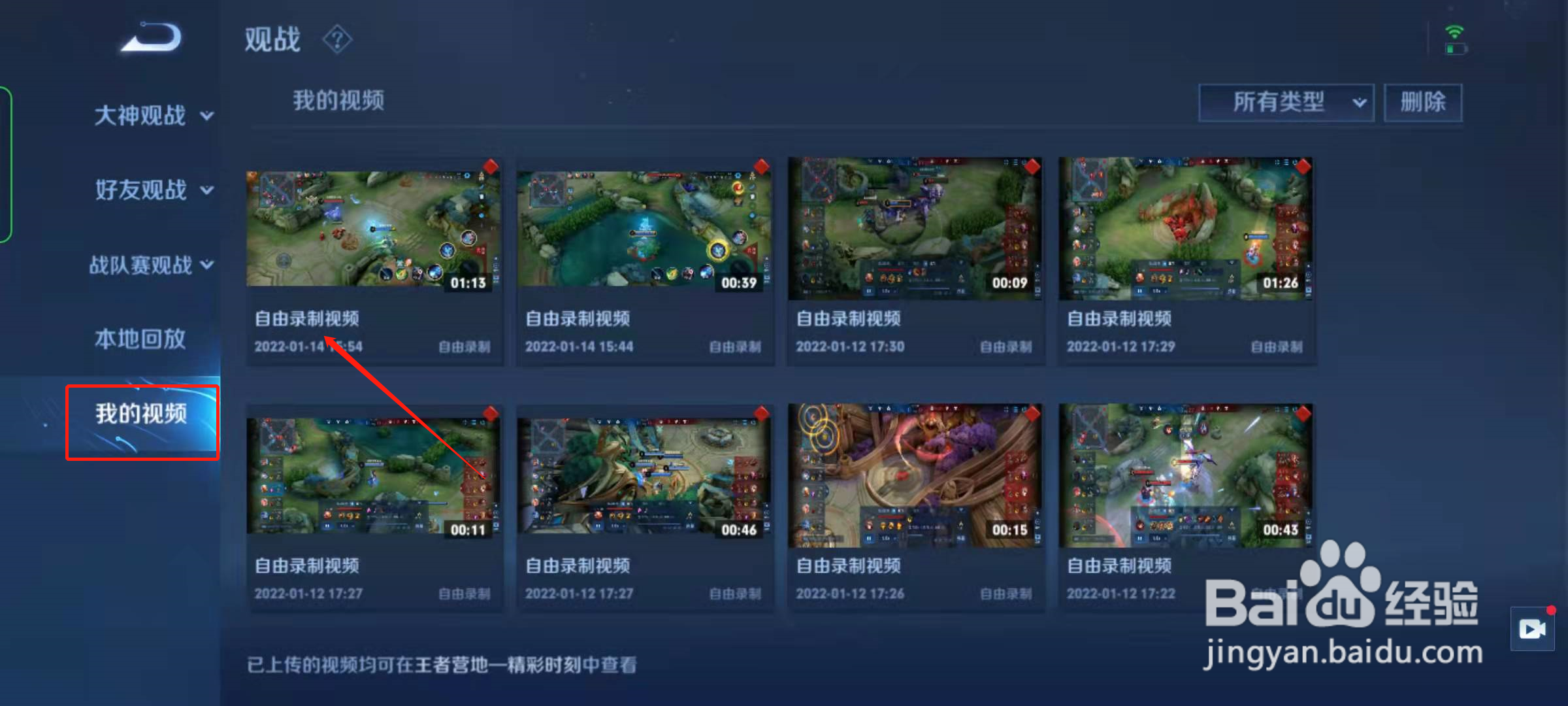The image size is (1568, 706).
Task: Select the 00:09 video via its corner marker
Action: [1032, 167]
